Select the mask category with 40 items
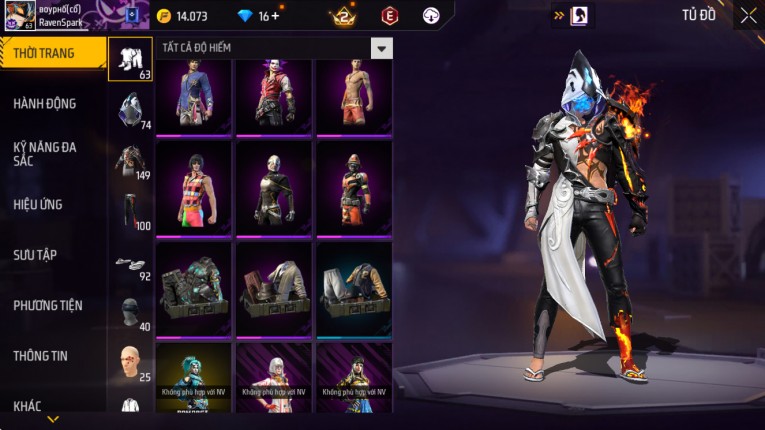Image resolution: width=765 pixels, height=430 pixels. 130,312
